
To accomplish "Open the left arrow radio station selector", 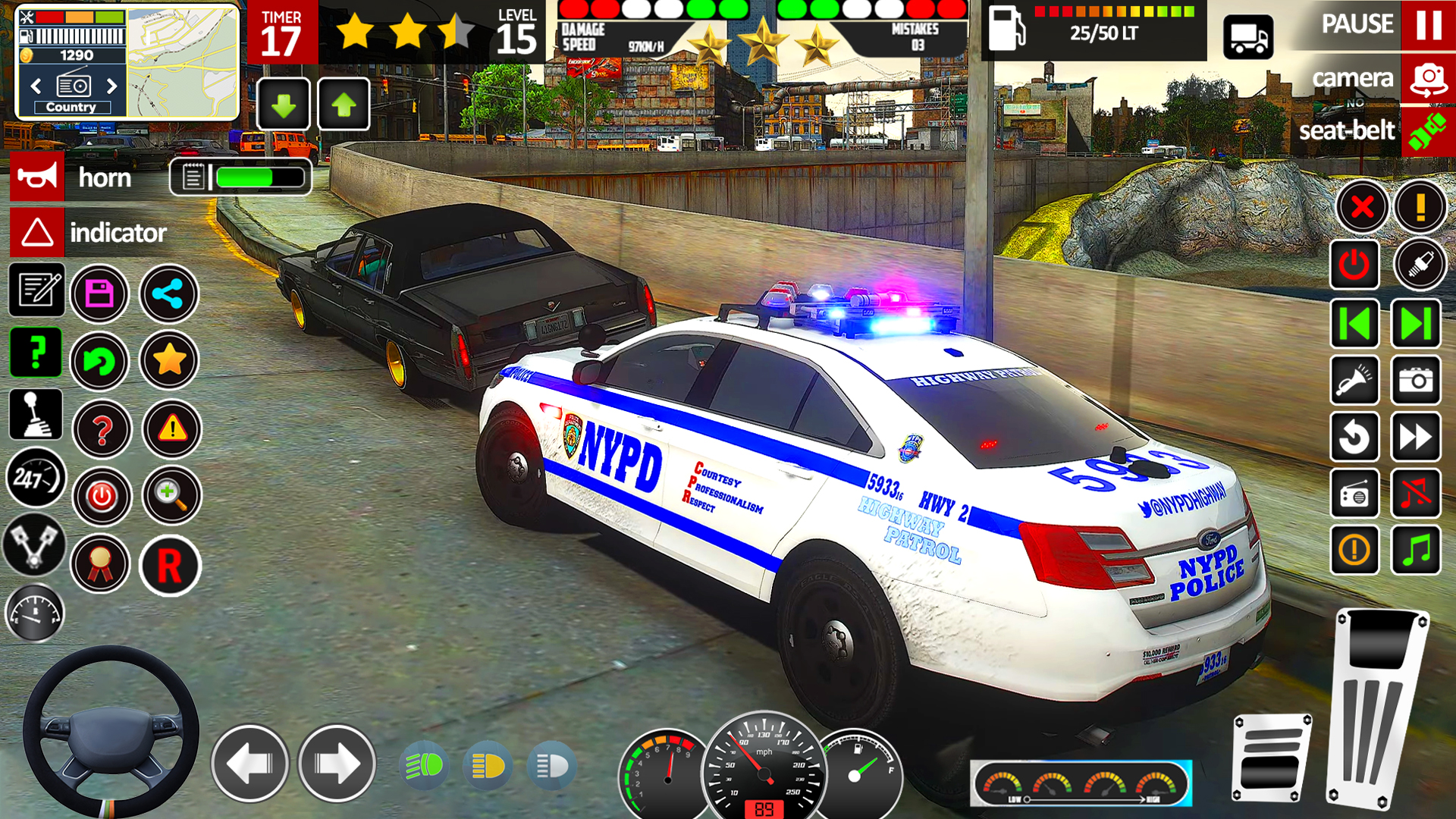I will (36, 86).
